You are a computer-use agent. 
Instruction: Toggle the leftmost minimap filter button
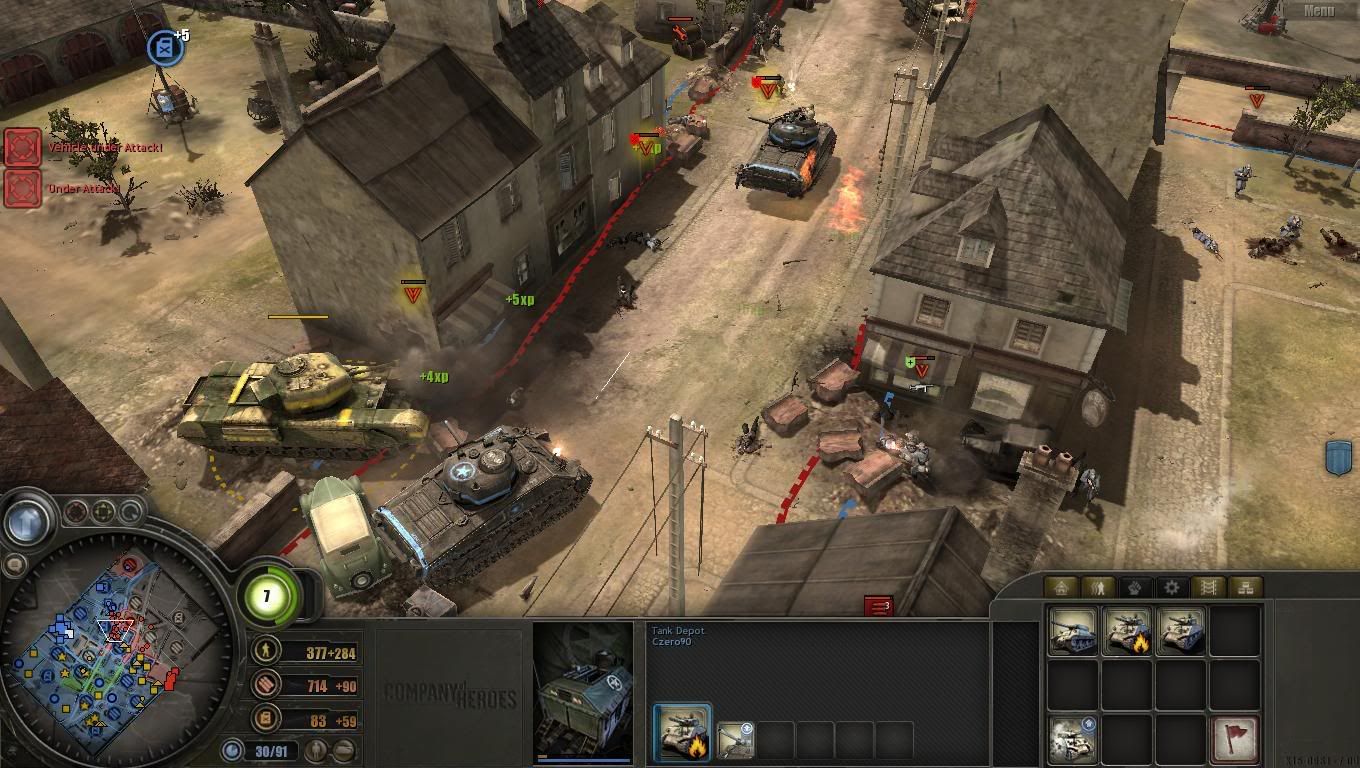tap(75, 512)
